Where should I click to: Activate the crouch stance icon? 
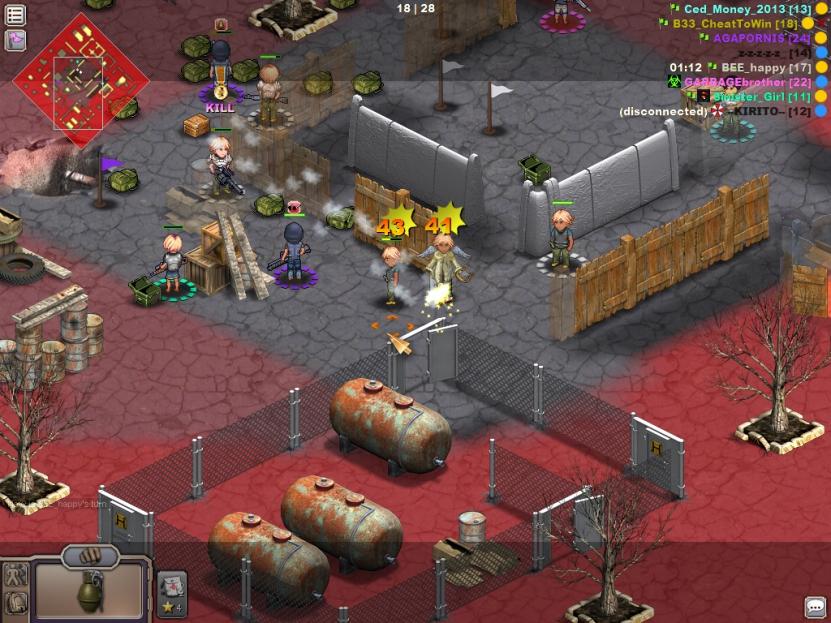pyautogui.click(x=15, y=602)
